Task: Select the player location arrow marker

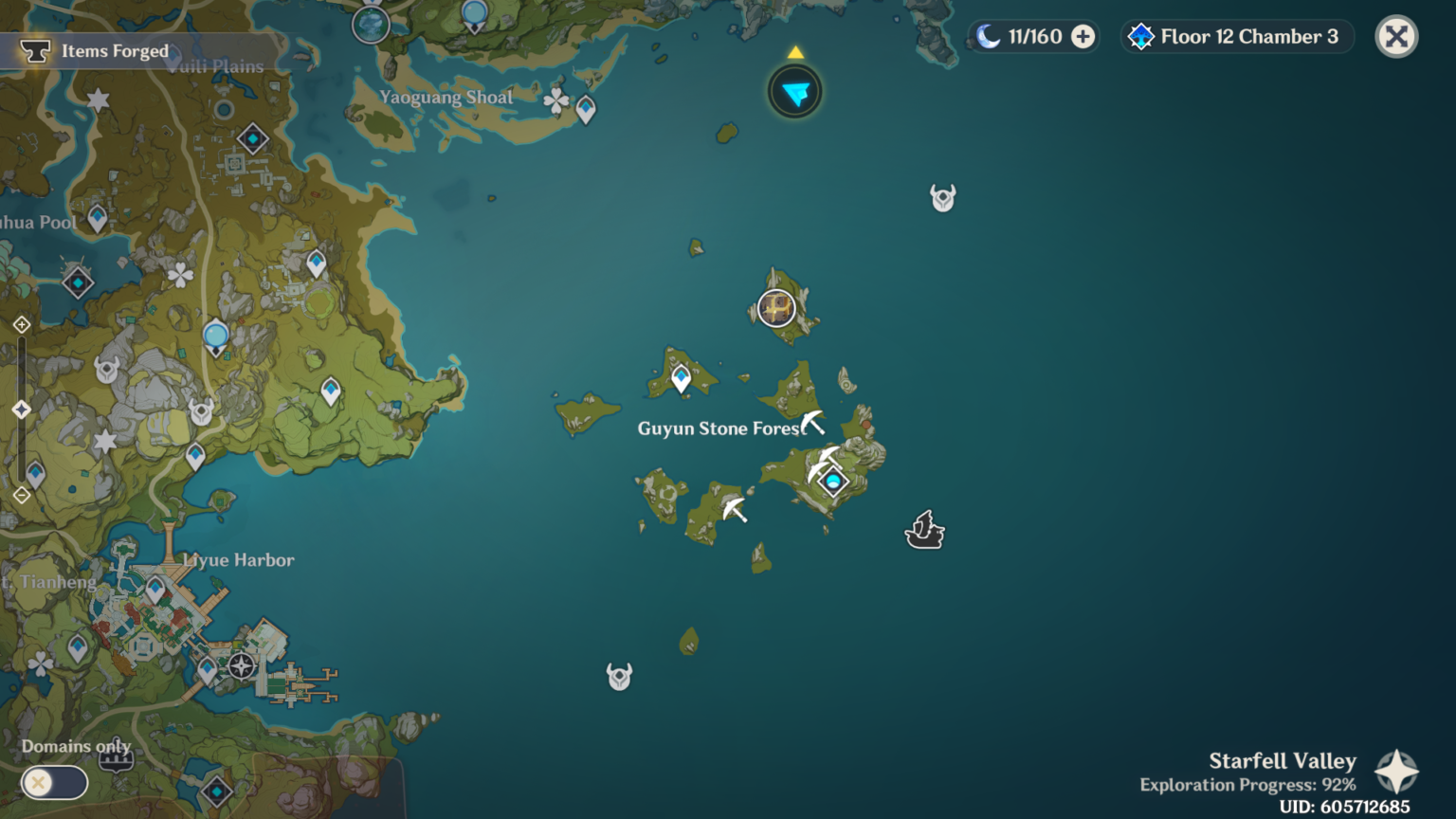Action: [795, 92]
